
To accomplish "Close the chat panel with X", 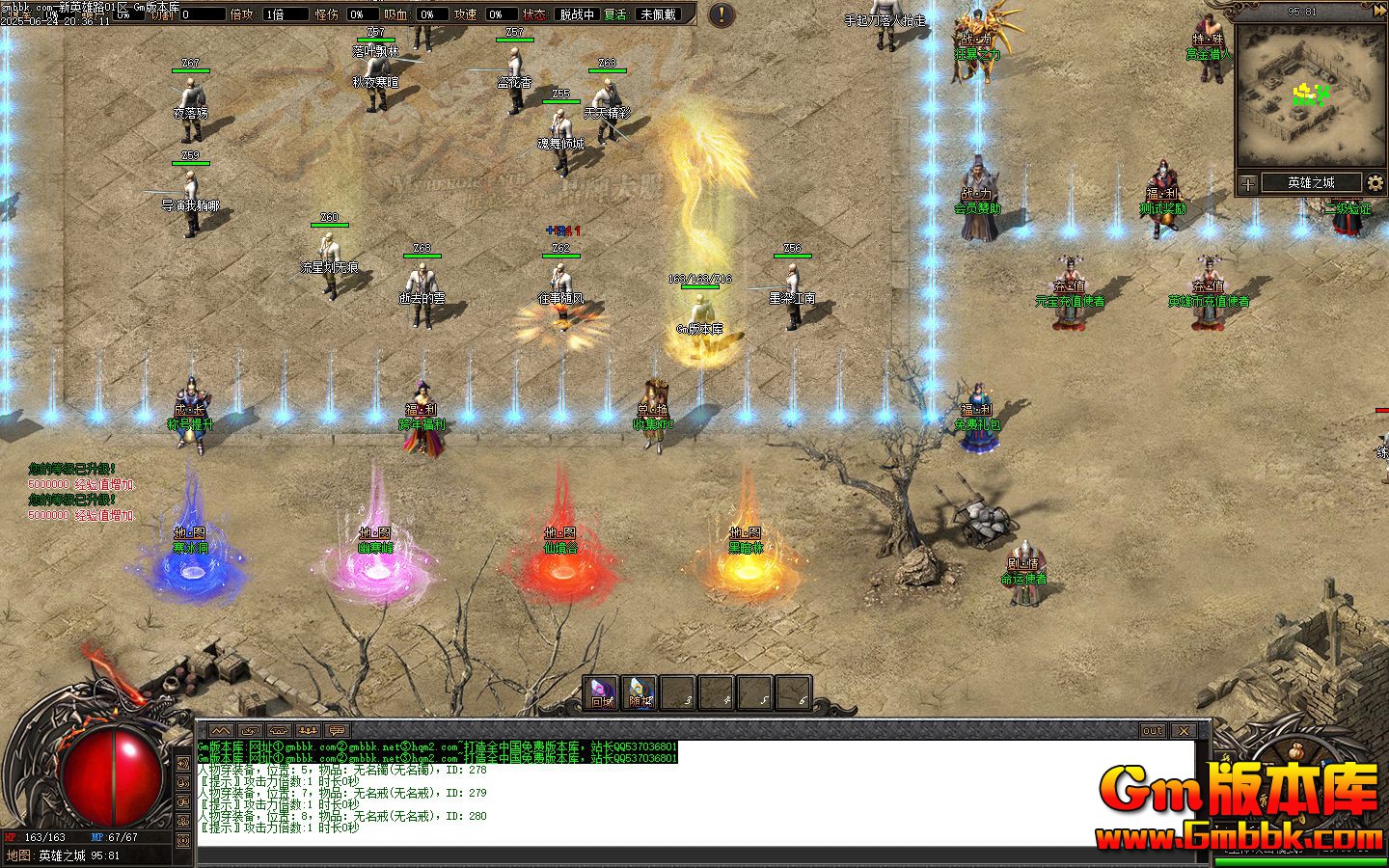I will pos(1184,731).
